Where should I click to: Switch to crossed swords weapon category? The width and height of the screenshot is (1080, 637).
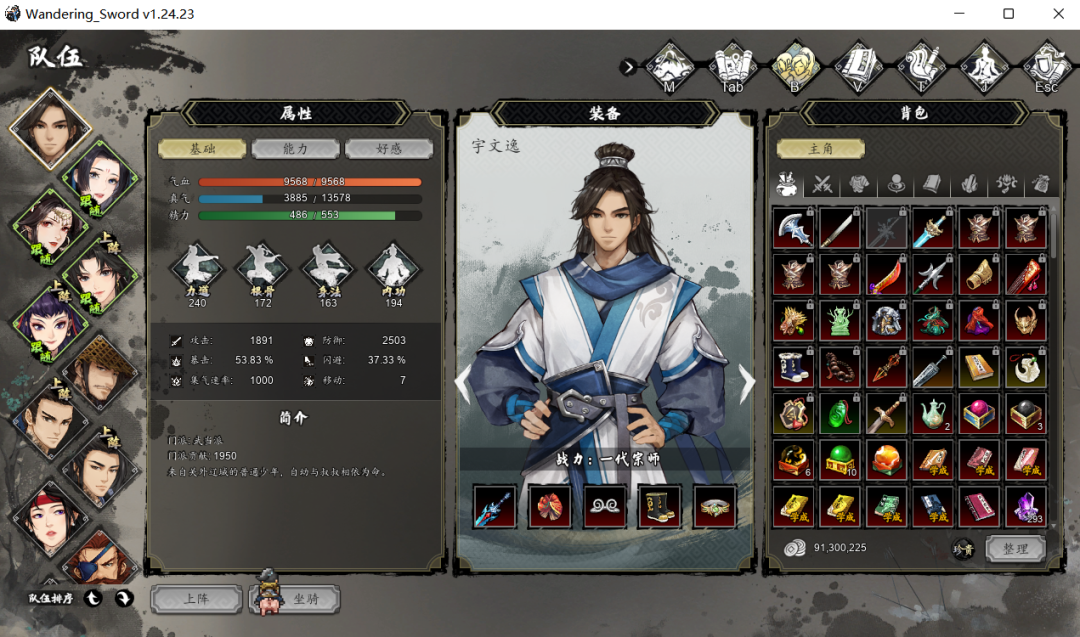pyautogui.click(x=823, y=184)
